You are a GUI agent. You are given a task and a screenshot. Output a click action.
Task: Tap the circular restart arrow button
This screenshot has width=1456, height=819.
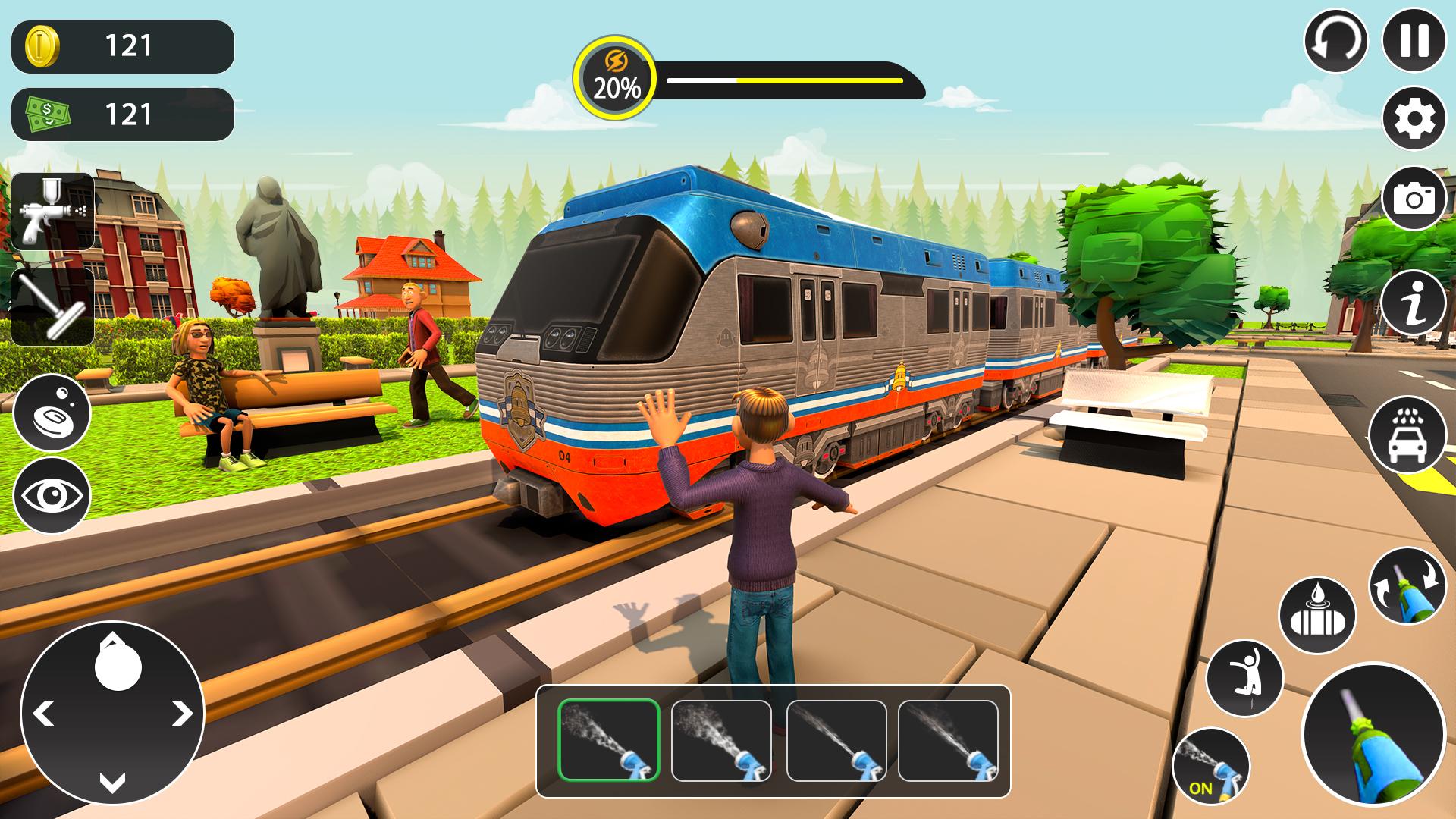coord(1335,40)
